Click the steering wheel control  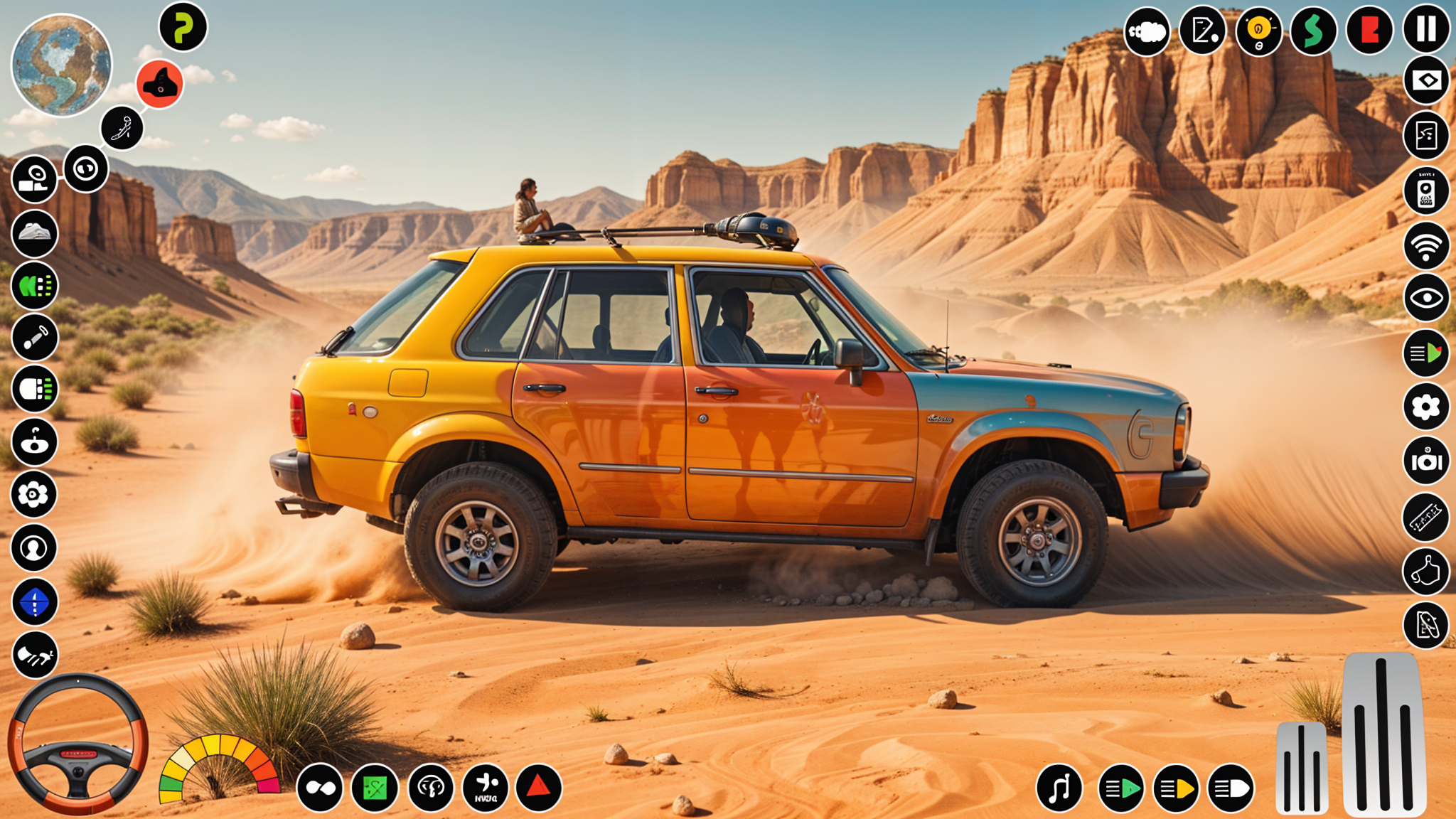pos(78,754)
